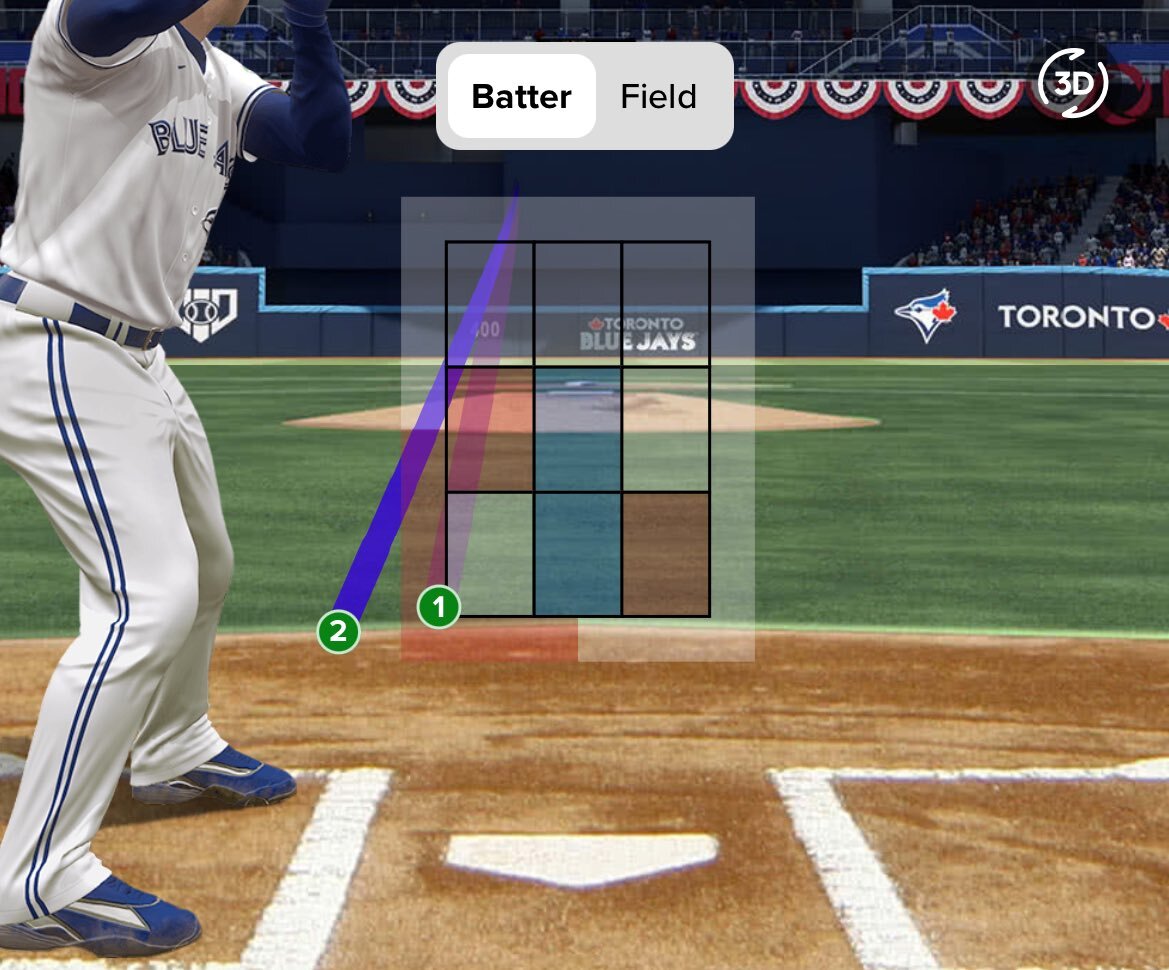The width and height of the screenshot is (1169, 970).
Task: Switch to the Field view tab
Action: pyautogui.click(x=658, y=97)
